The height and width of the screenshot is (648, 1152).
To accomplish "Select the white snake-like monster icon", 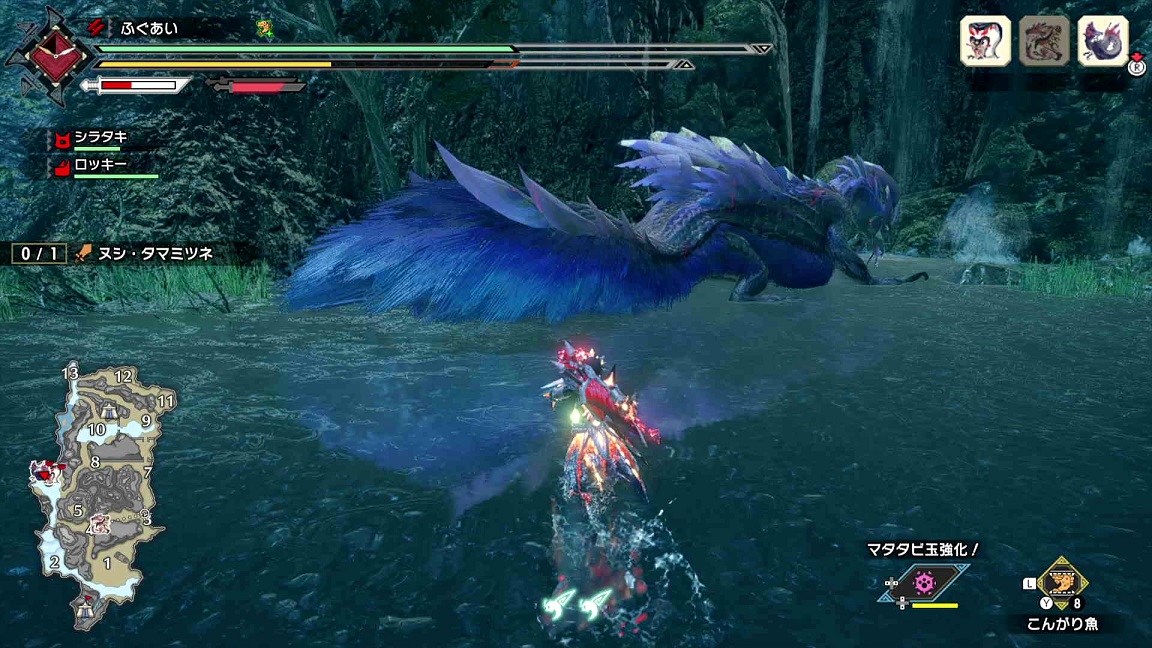I will (985, 41).
